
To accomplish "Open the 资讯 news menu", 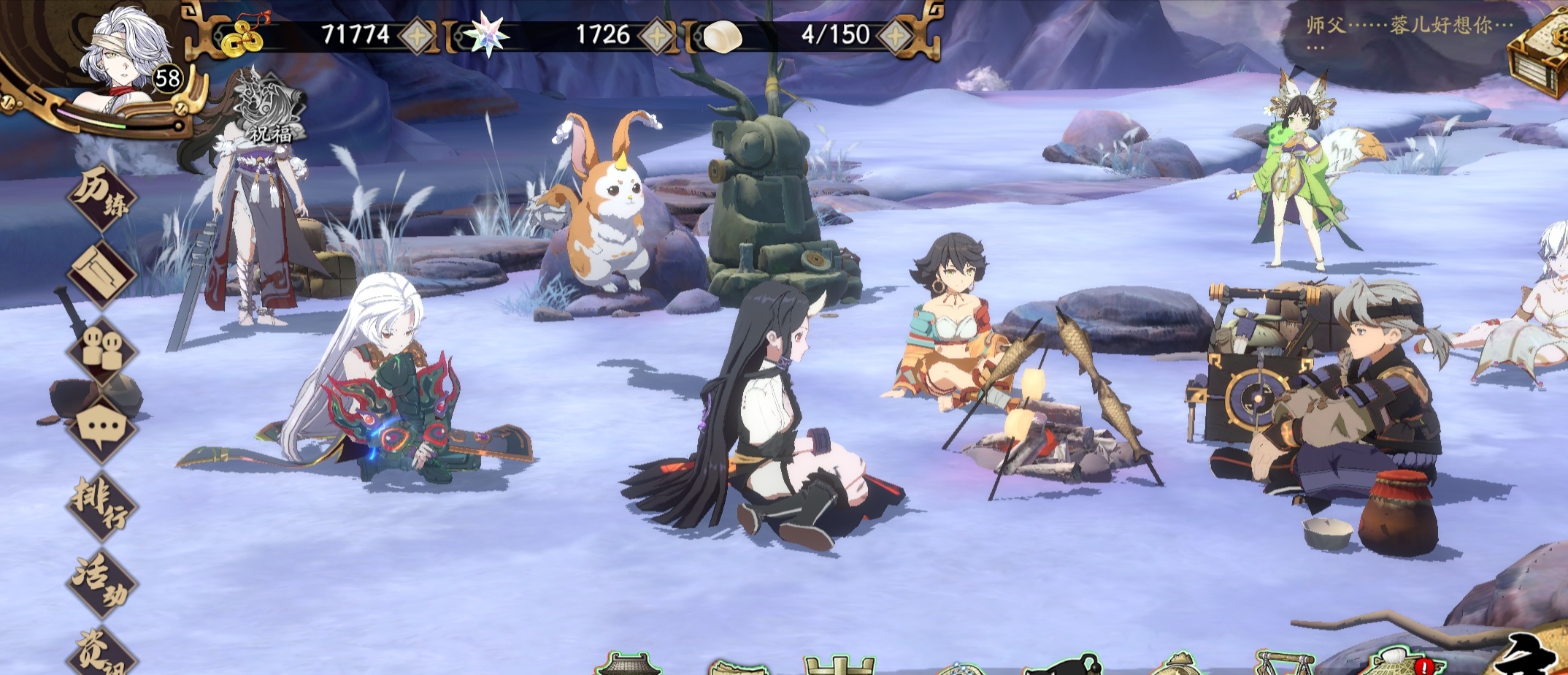I will tap(103, 652).
